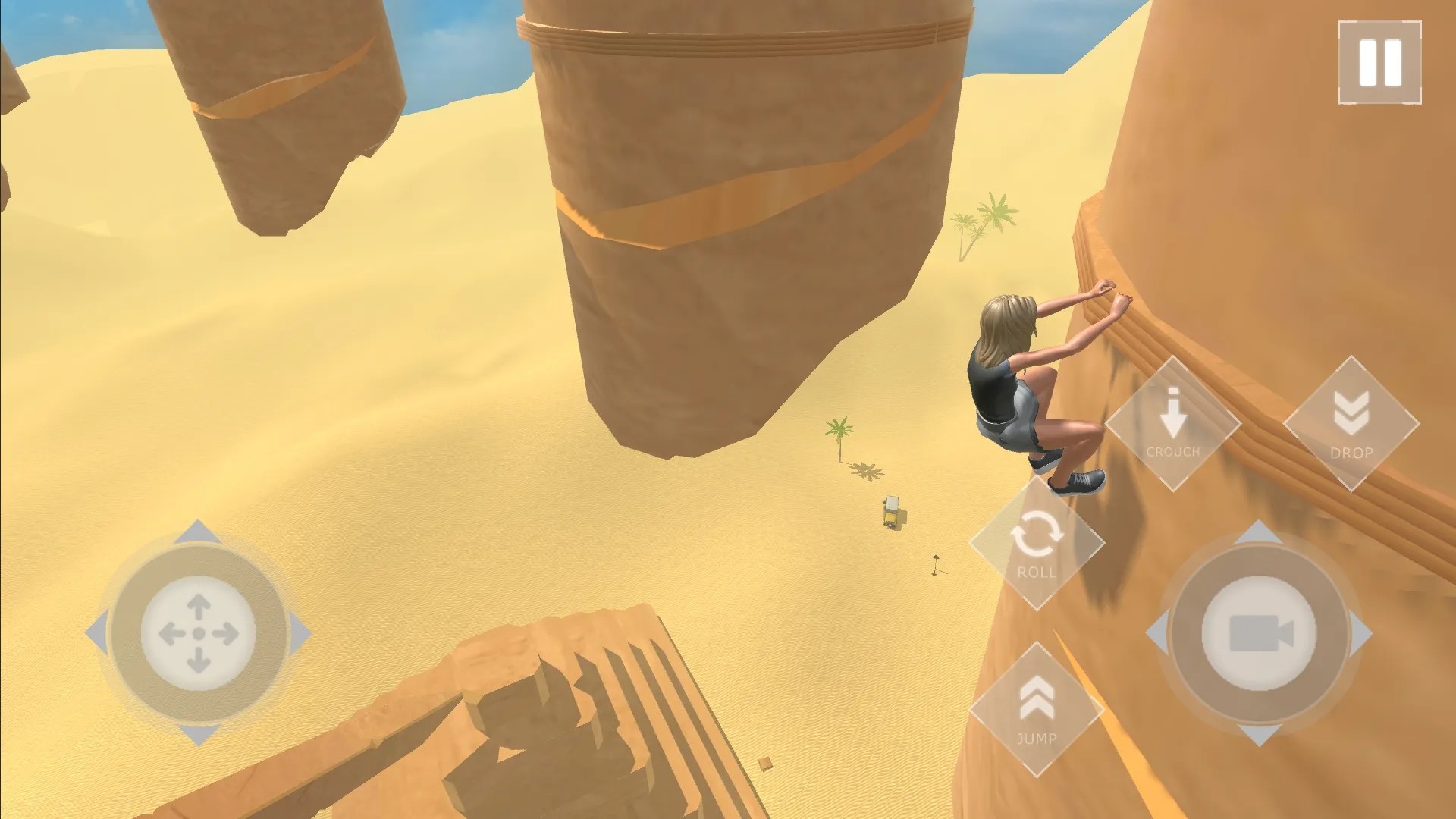
Task: Pause the game
Action: click(1379, 62)
